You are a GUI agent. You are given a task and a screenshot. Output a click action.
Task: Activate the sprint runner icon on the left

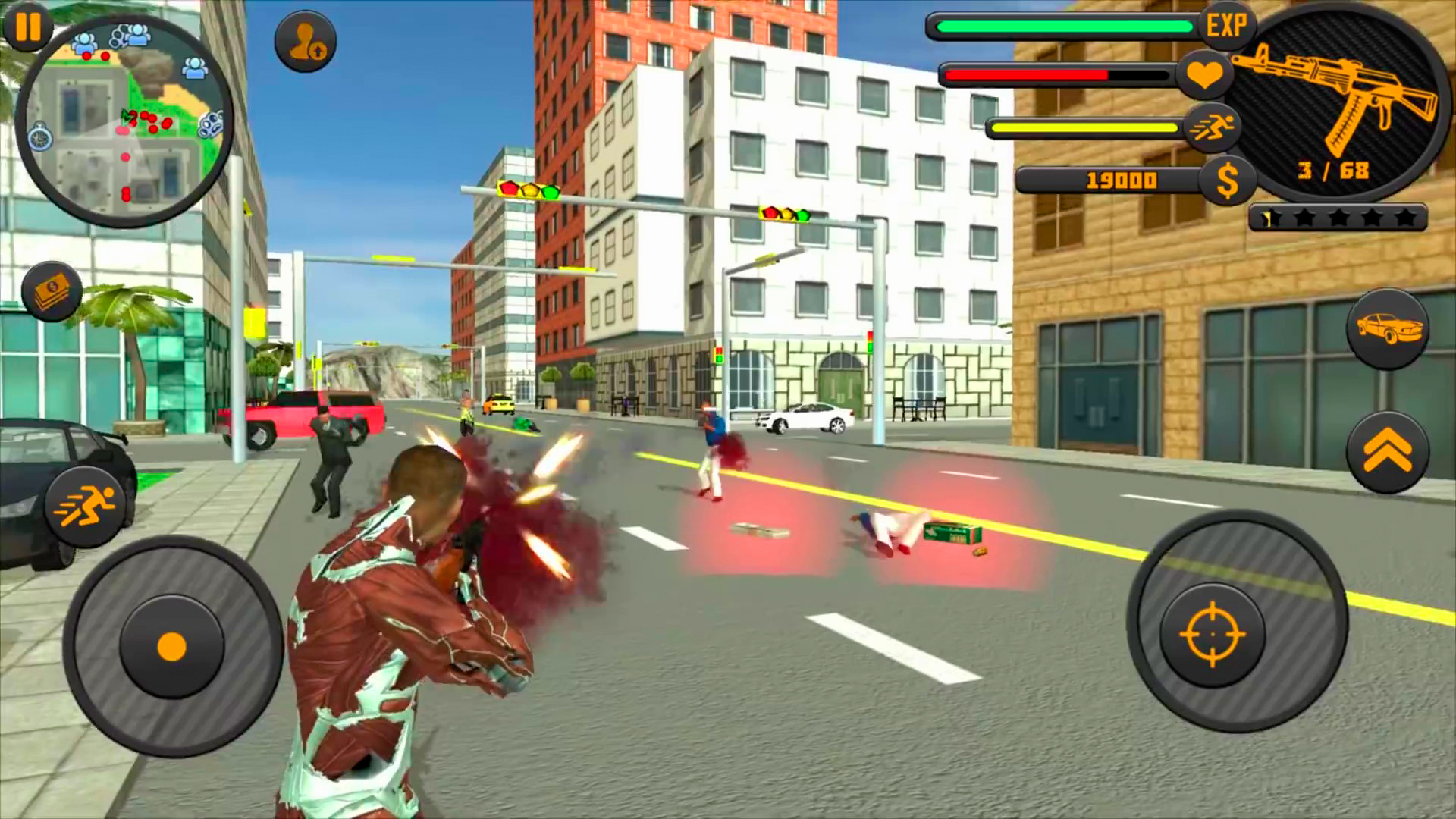pyautogui.click(x=85, y=504)
